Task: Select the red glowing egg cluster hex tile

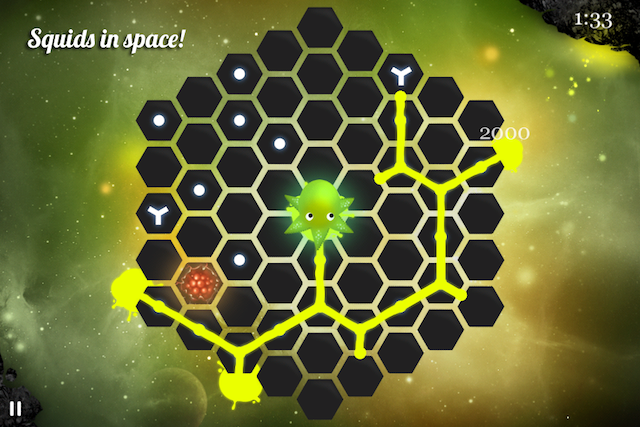Action: [199, 285]
